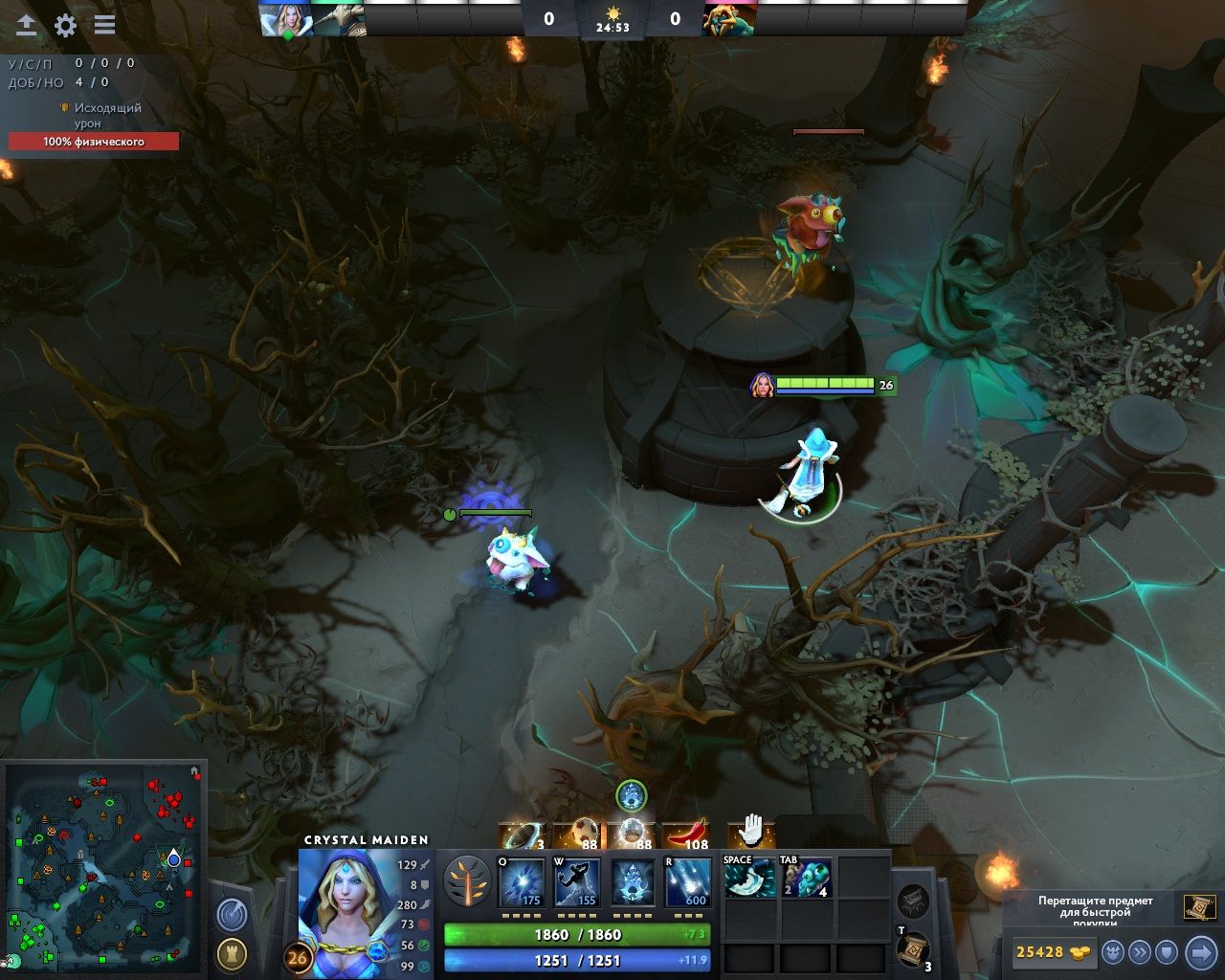Activate the scan radar button

click(231, 915)
